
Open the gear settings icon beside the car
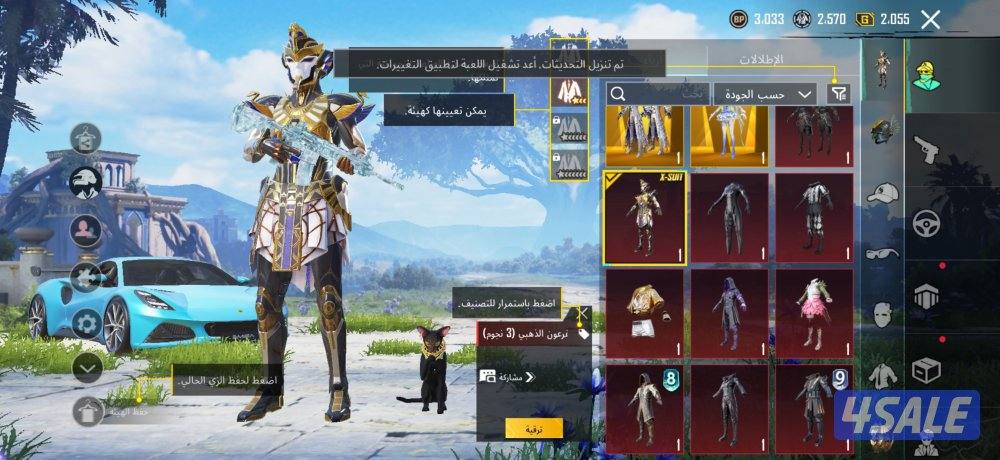(86, 322)
